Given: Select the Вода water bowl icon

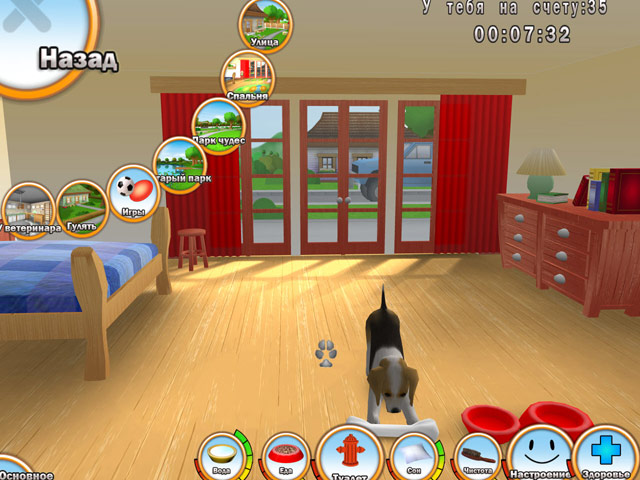Looking at the screenshot, I should 221,456.
